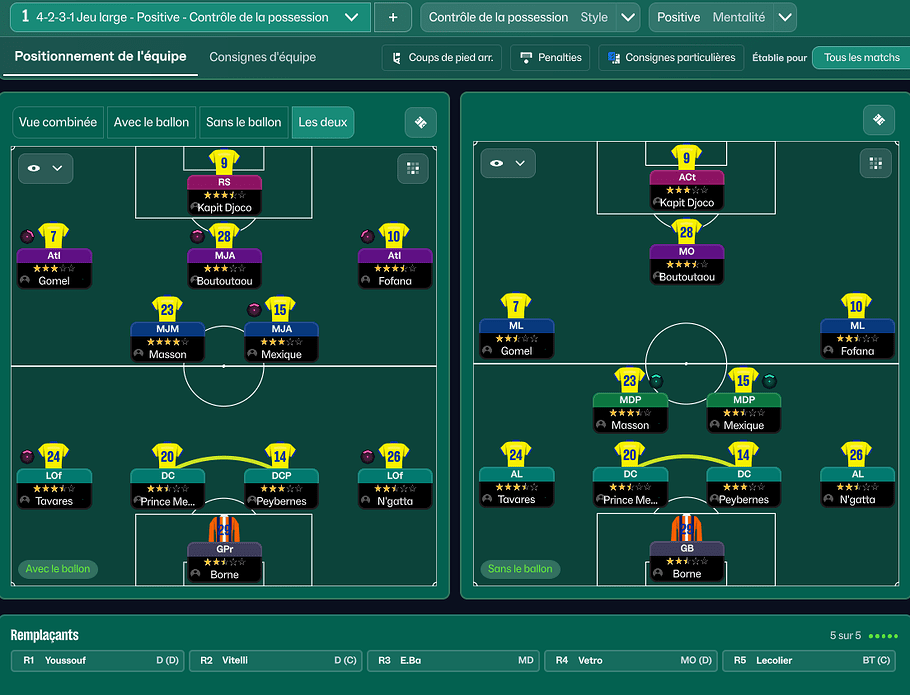Change the Positive Mentalité dropdown
The width and height of the screenshot is (910, 695).
785,17
